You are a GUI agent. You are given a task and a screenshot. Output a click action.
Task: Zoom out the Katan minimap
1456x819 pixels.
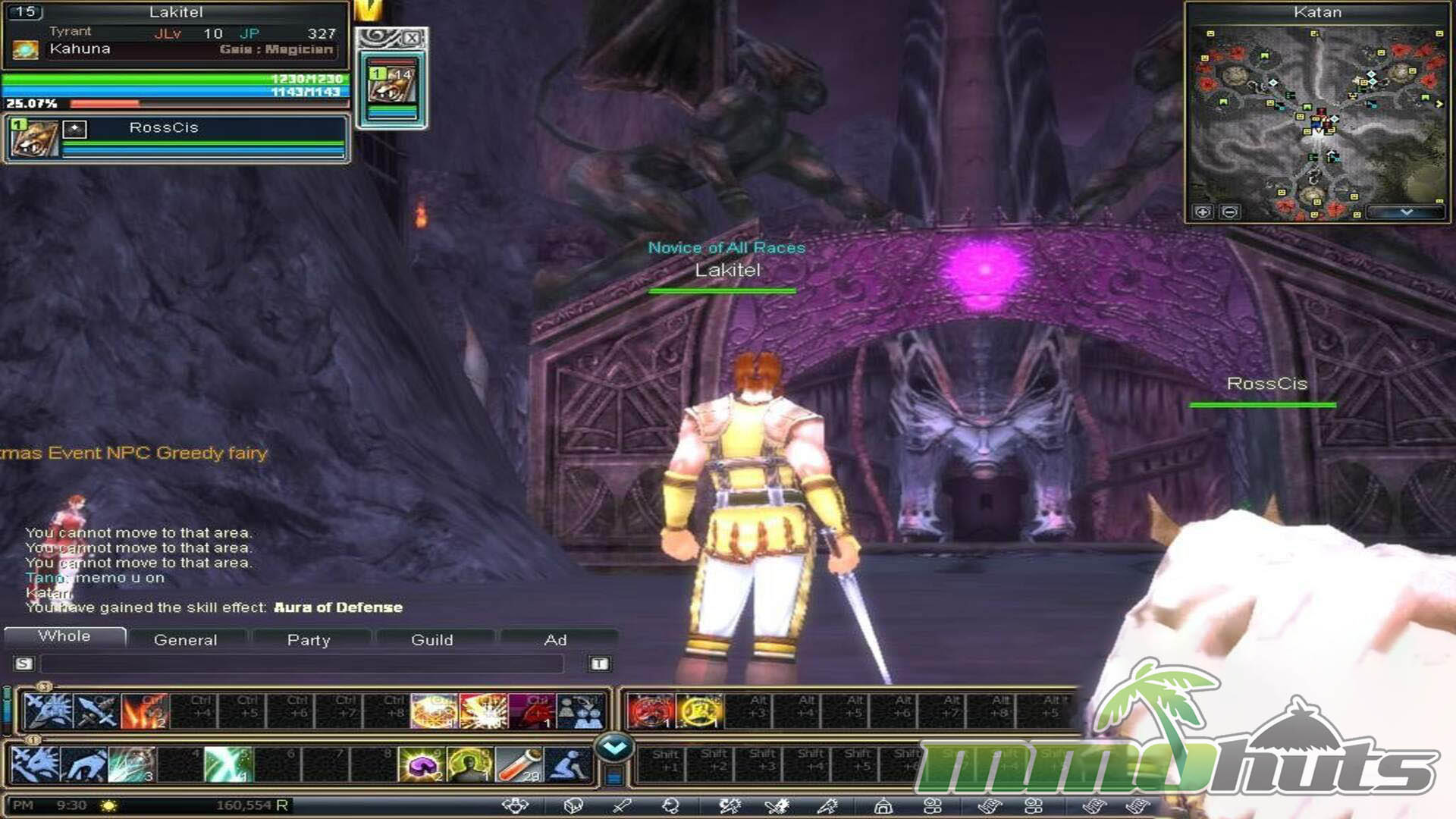pyautogui.click(x=1230, y=212)
